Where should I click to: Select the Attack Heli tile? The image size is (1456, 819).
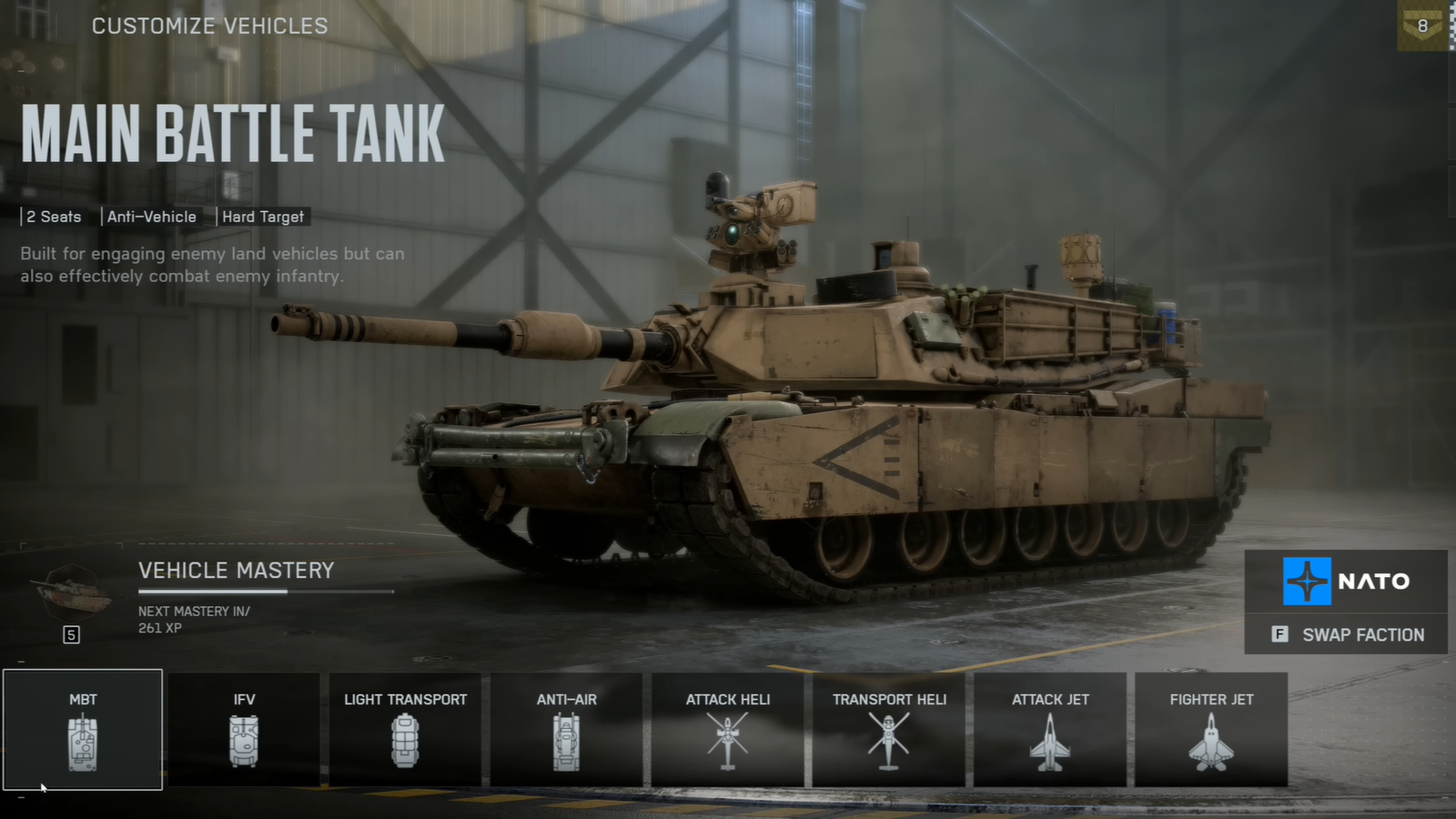click(727, 730)
